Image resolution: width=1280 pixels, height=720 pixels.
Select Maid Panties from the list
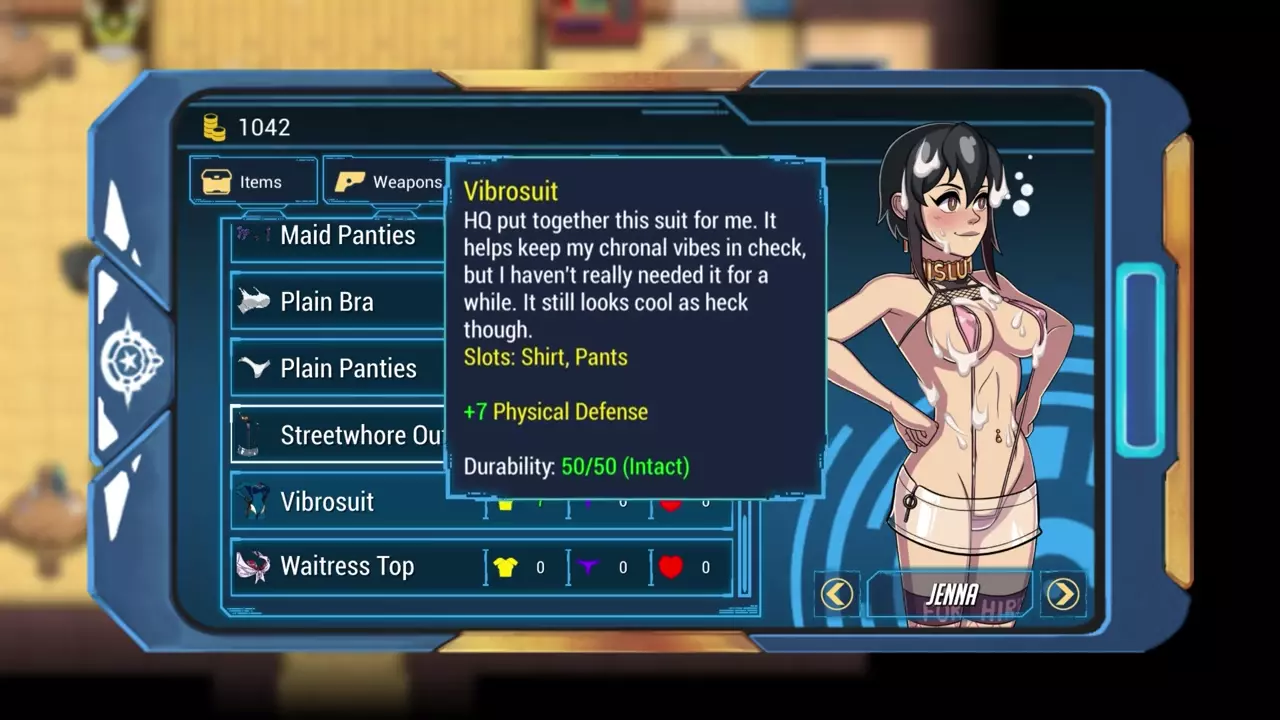coord(338,236)
